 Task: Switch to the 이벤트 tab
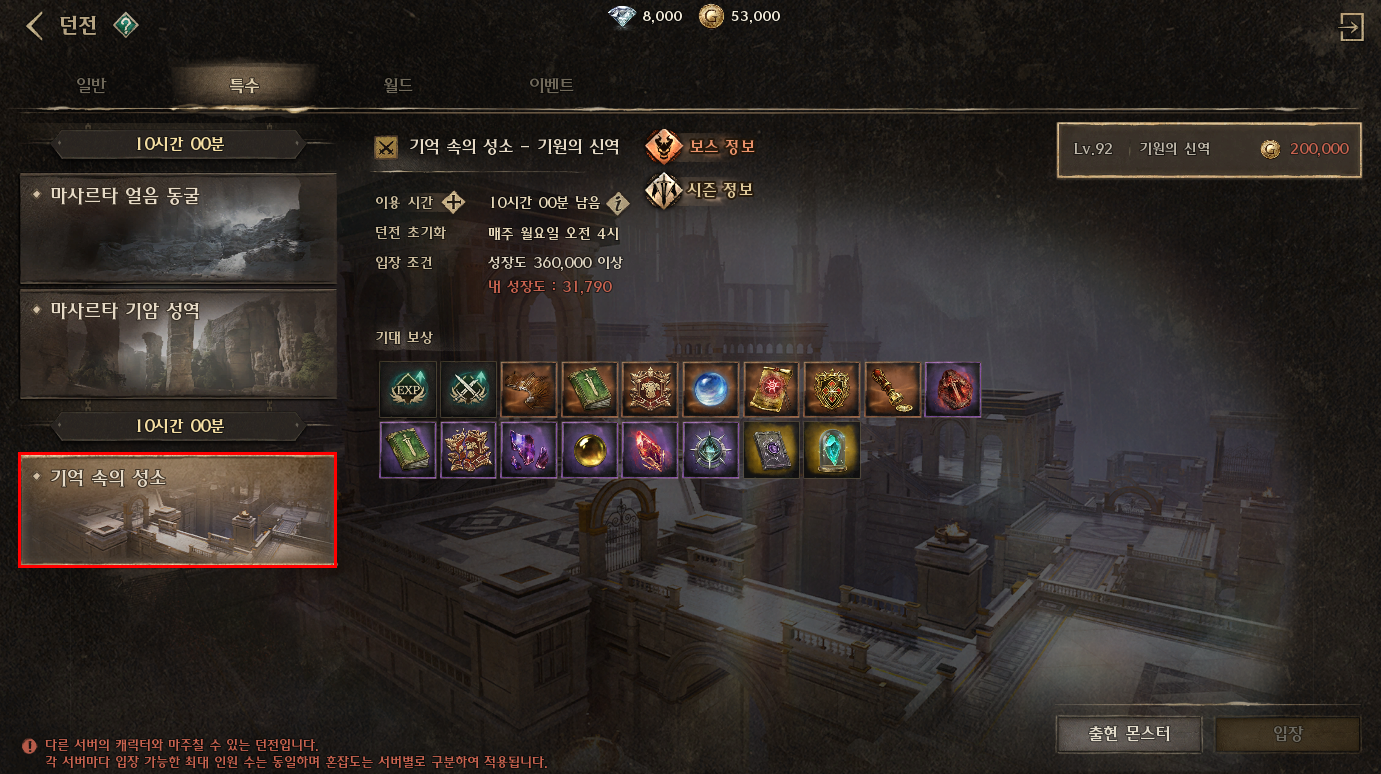pos(551,85)
